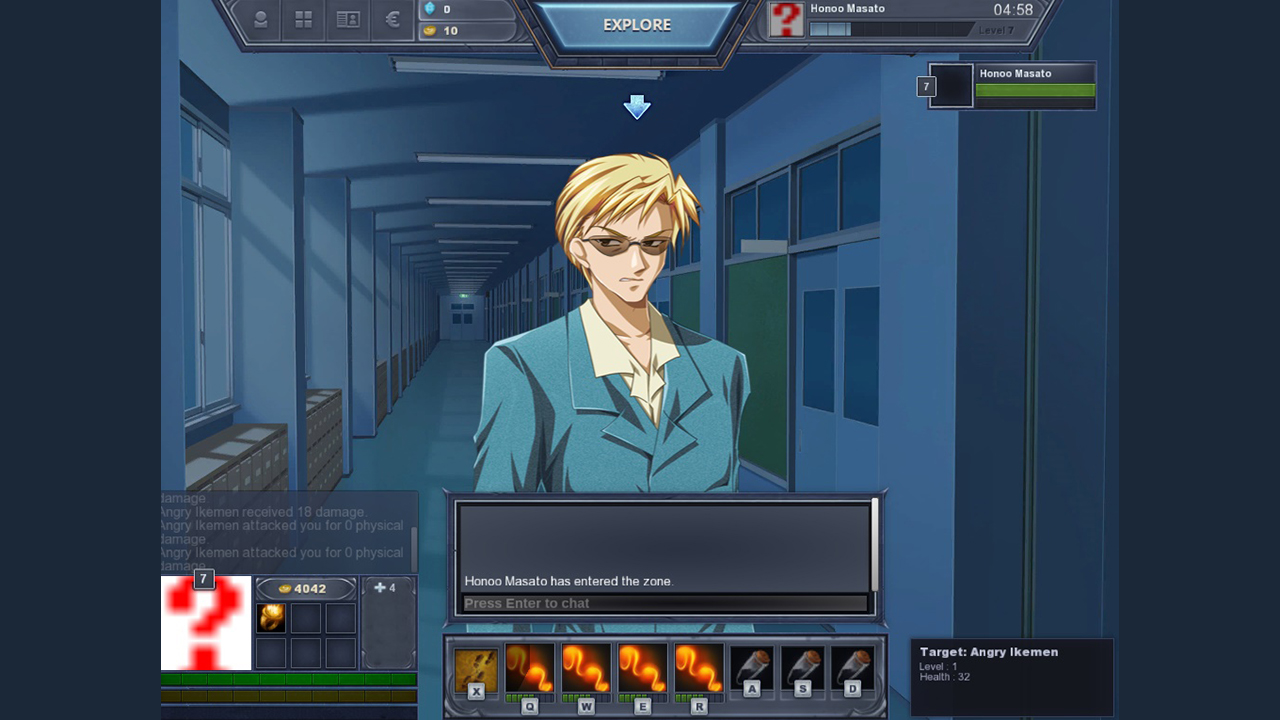
Task: Select the golden ring inventory slot
Action: click(271, 618)
